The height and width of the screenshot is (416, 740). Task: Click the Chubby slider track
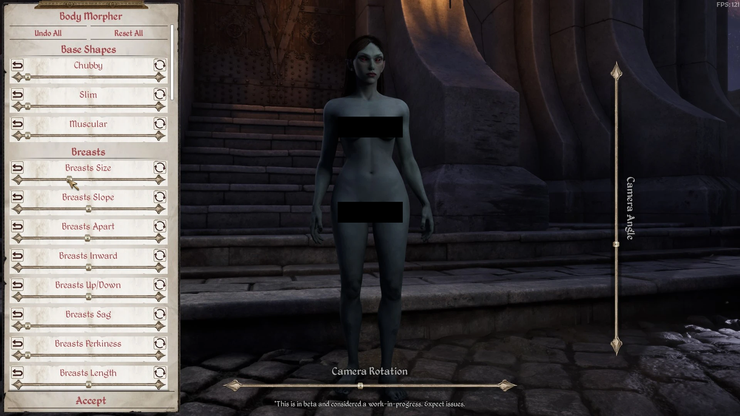pos(88,77)
